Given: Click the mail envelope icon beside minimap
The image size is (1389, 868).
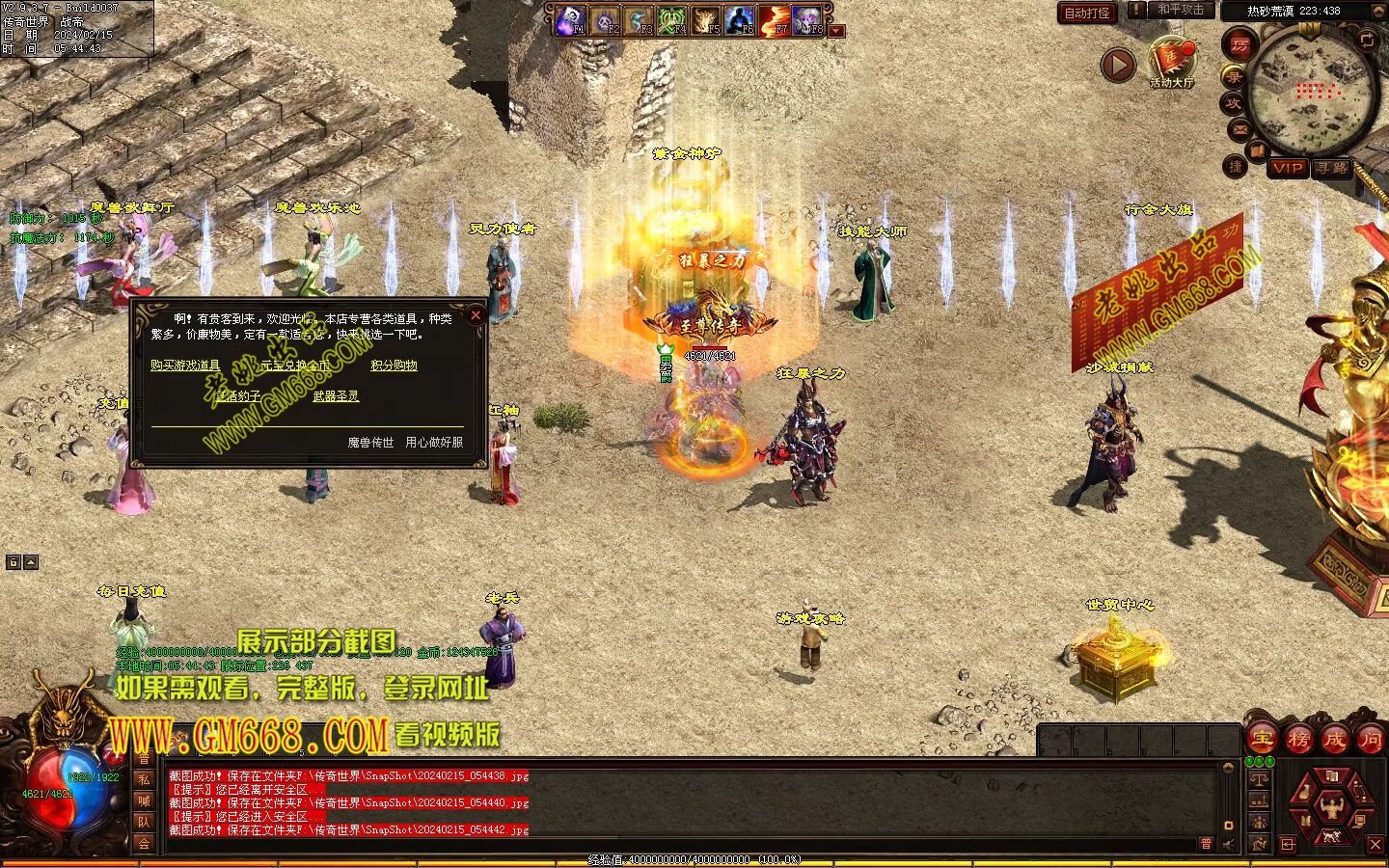Looking at the screenshot, I should [x=1239, y=129].
